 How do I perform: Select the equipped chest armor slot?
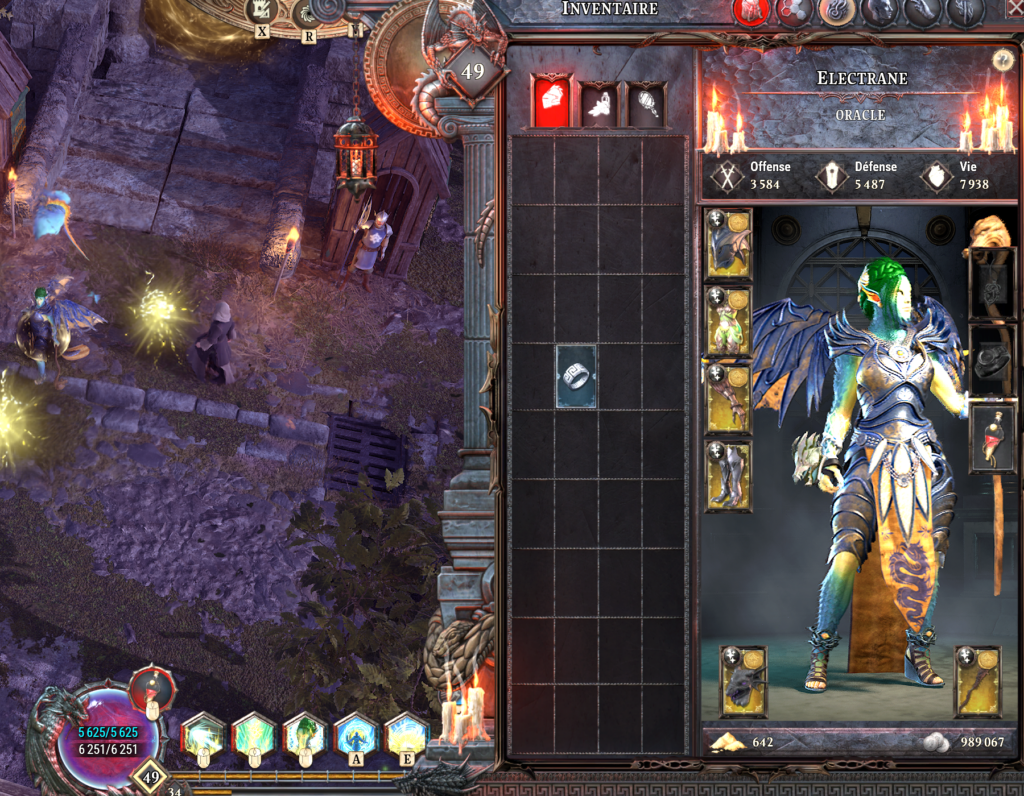[728, 321]
